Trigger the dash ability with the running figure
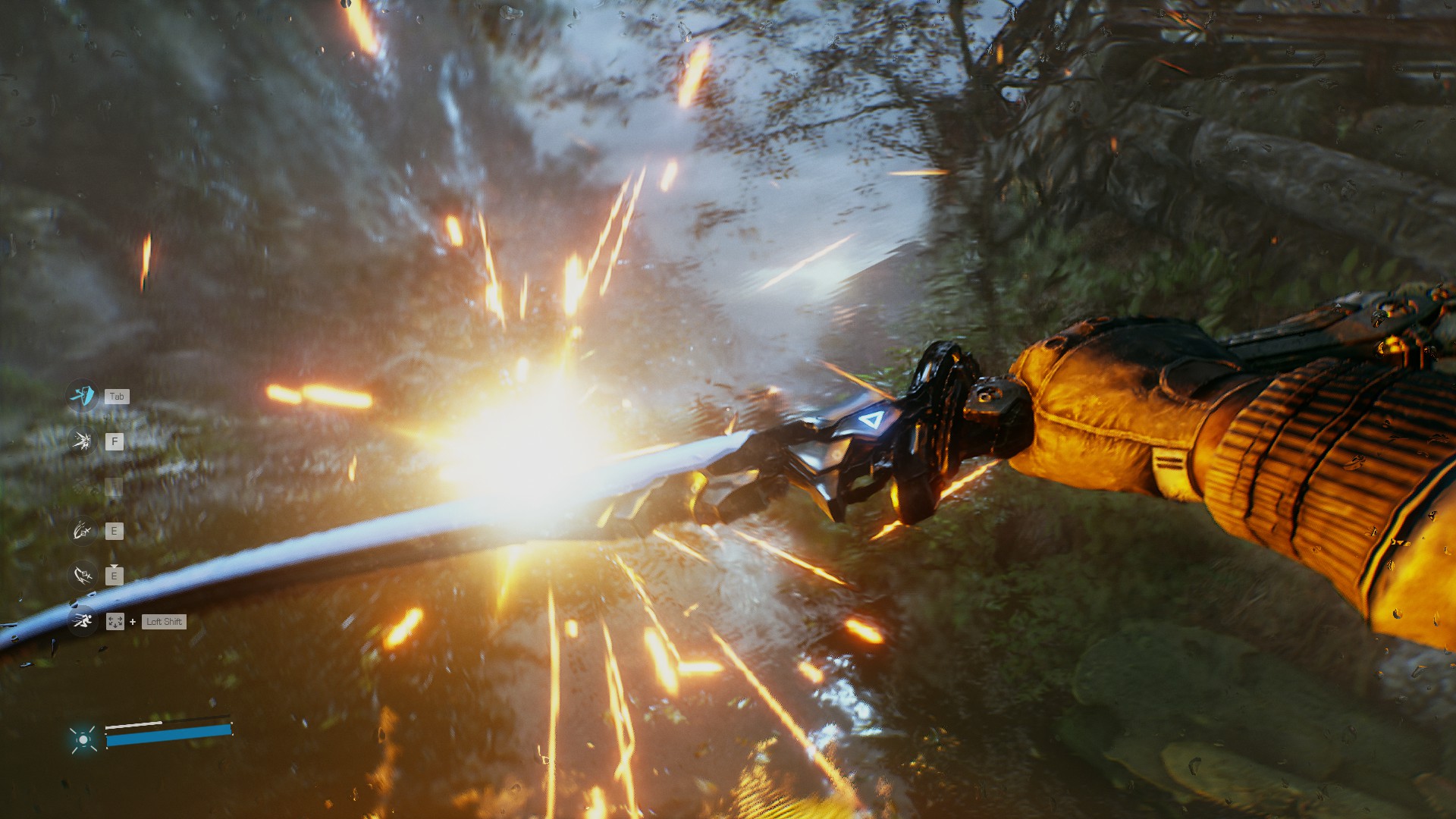 tap(81, 622)
